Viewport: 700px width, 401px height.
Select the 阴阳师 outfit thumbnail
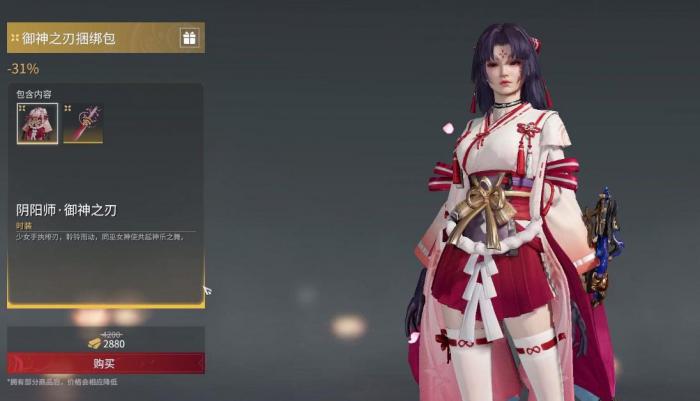37,123
